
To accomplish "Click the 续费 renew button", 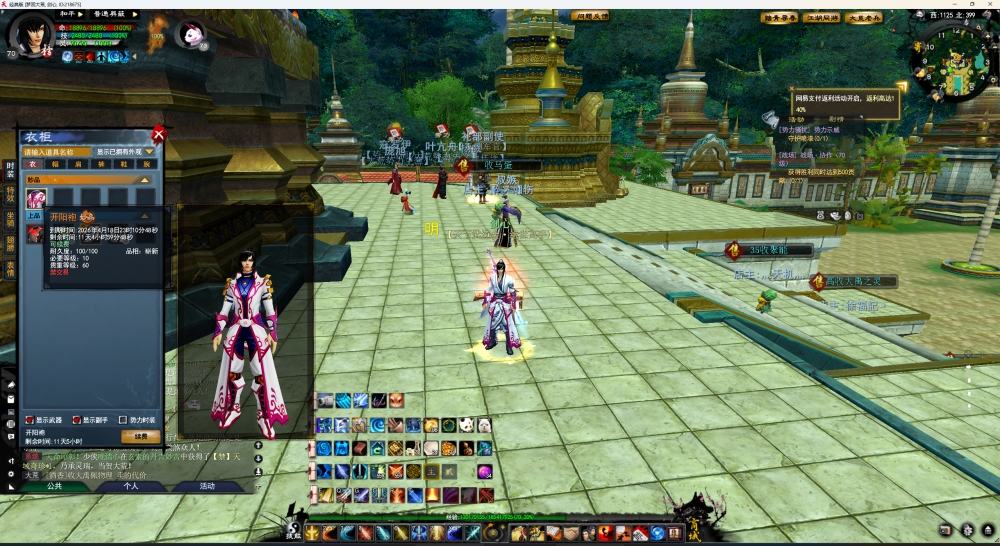I will coord(141,436).
